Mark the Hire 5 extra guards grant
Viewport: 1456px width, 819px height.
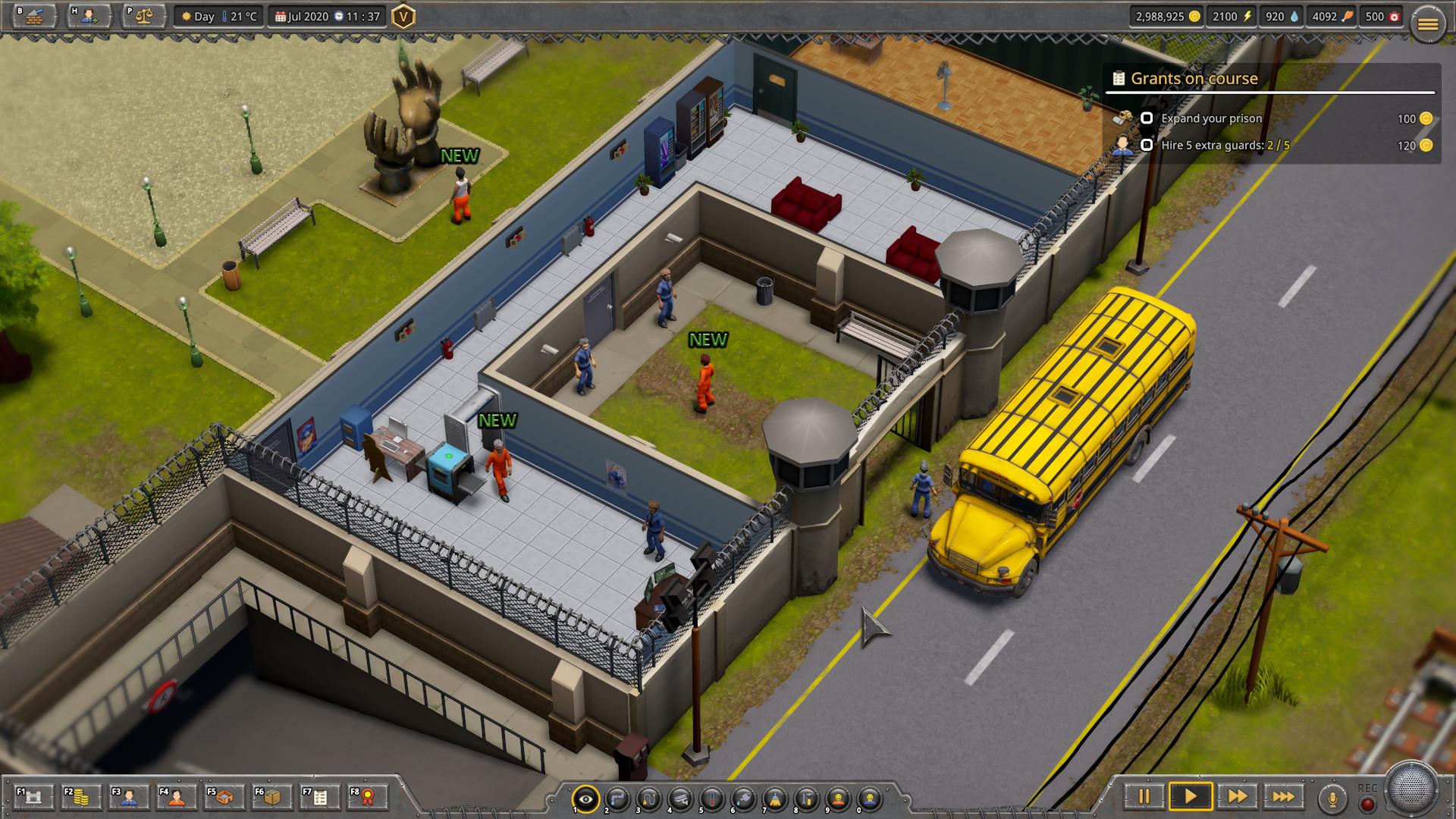click(1147, 145)
